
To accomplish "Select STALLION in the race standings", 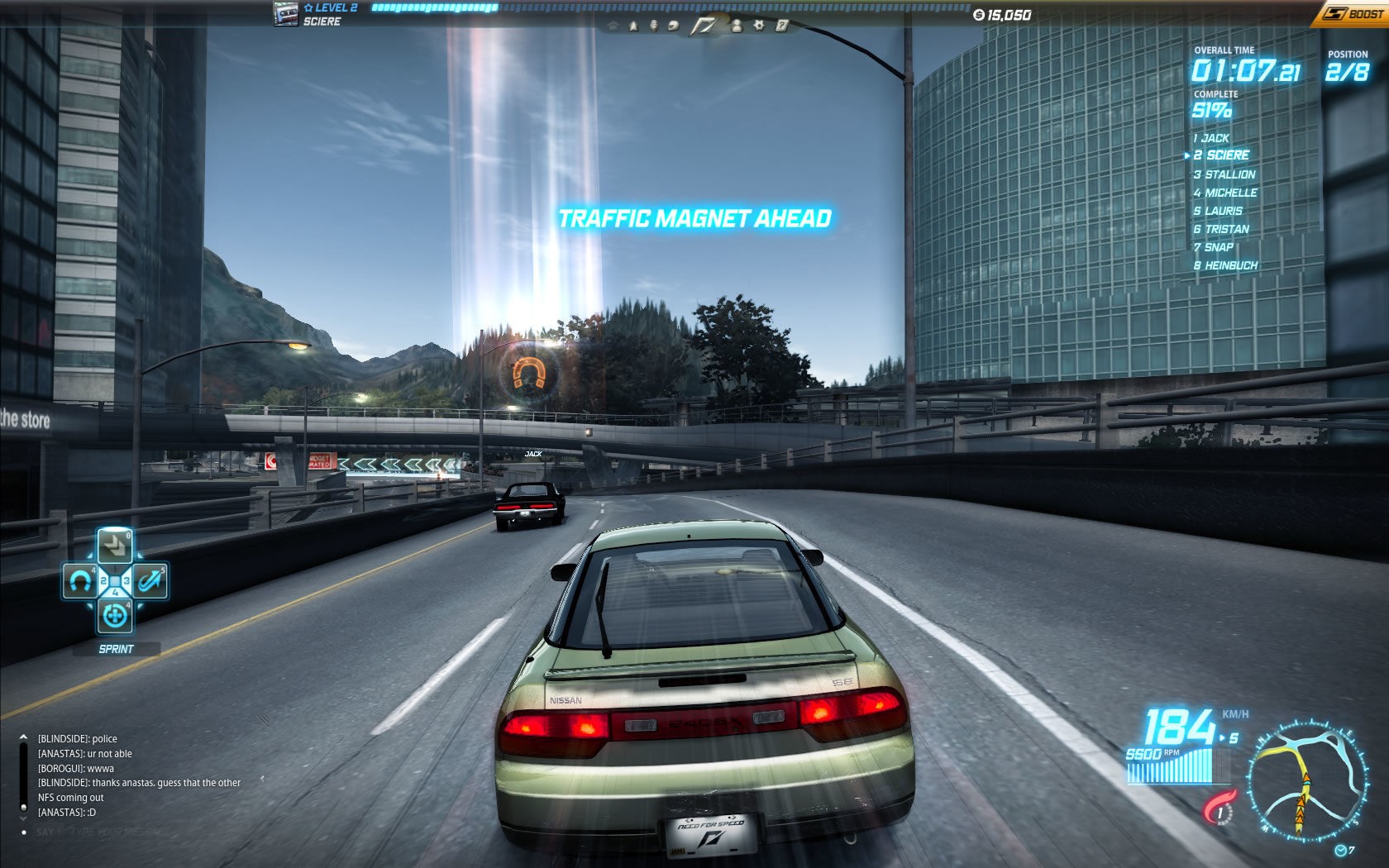I will click(x=1229, y=174).
